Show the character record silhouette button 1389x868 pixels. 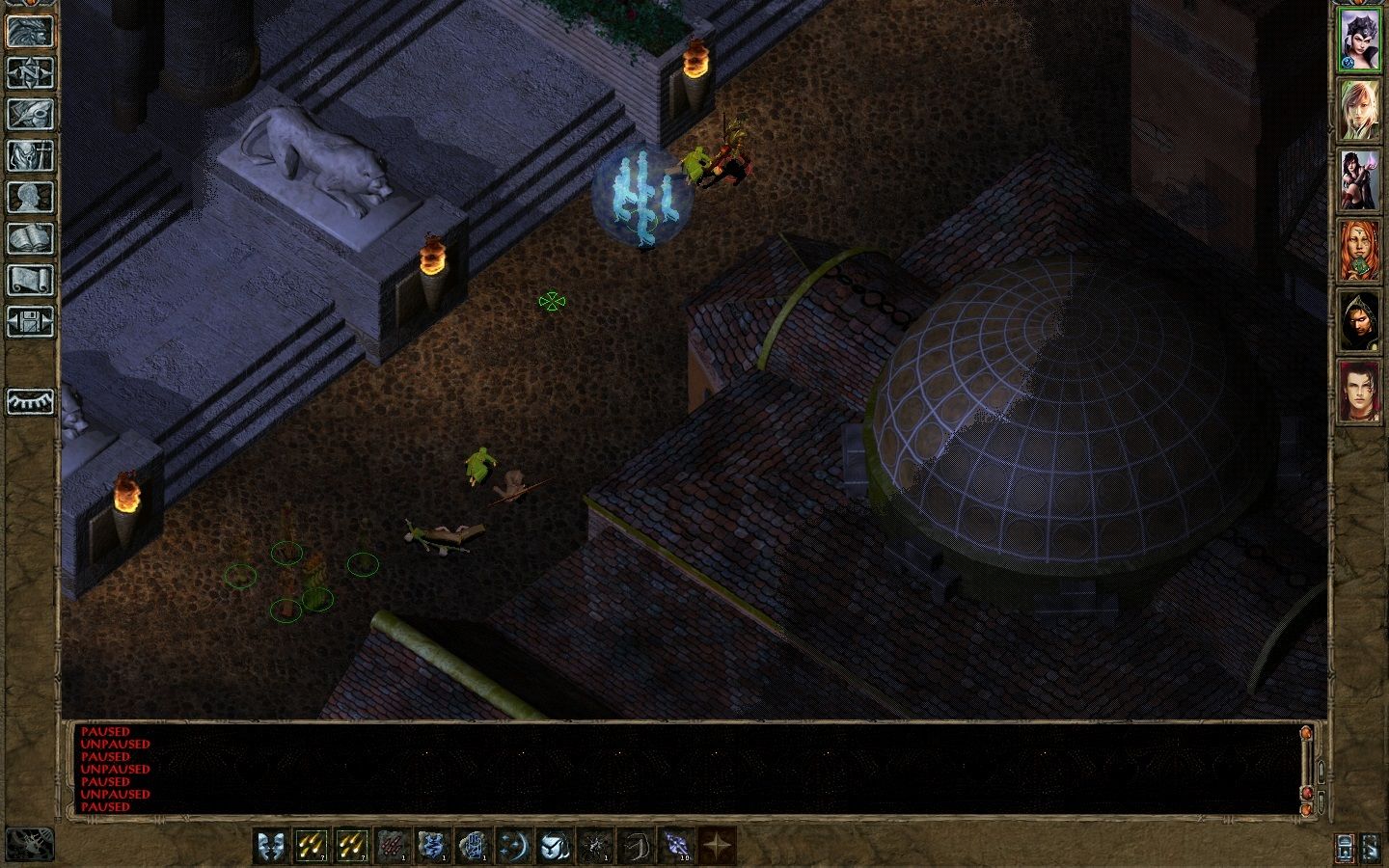click(31, 197)
